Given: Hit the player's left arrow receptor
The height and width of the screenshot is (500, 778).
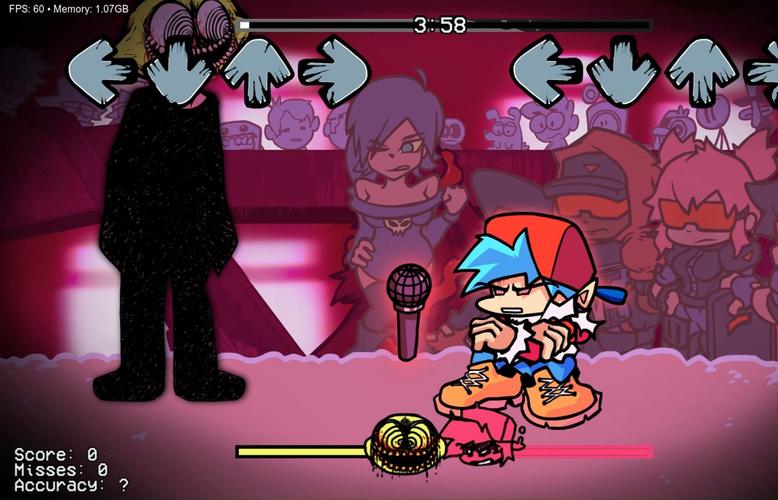Looking at the screenshot, I should (545, 68).
